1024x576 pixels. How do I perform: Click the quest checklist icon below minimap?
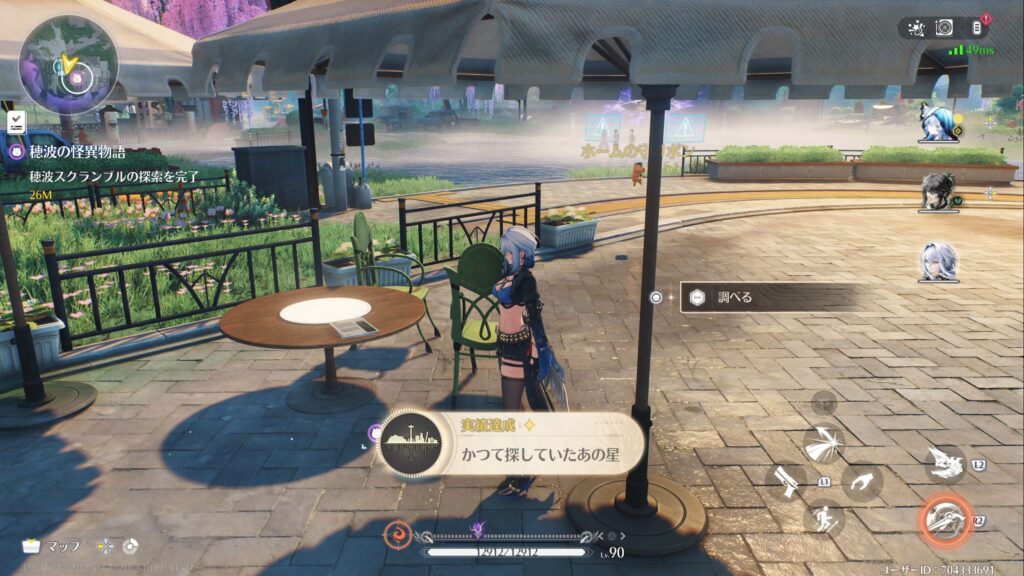point(16,122)
